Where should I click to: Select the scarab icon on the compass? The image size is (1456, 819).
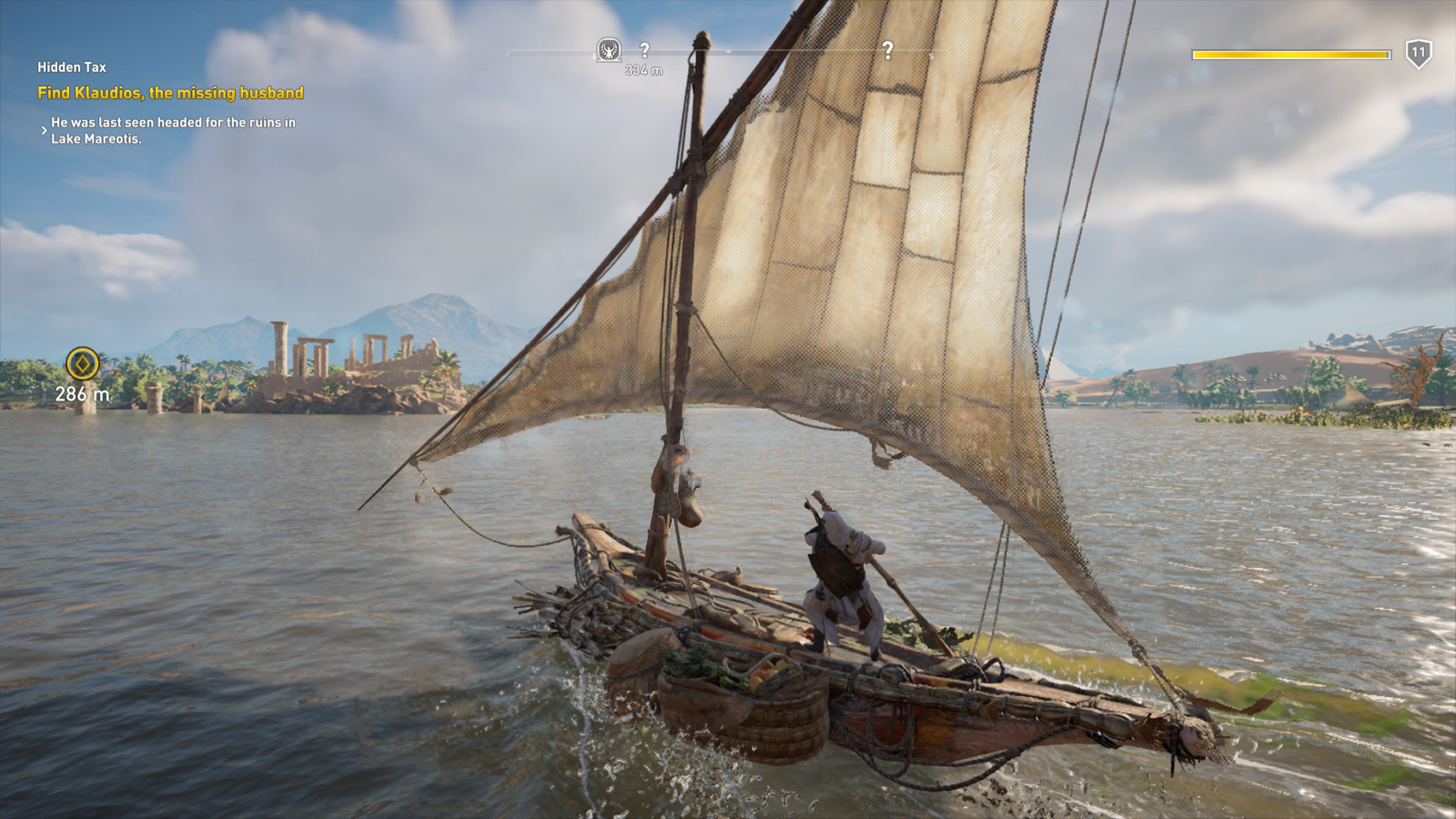point(608,50)
